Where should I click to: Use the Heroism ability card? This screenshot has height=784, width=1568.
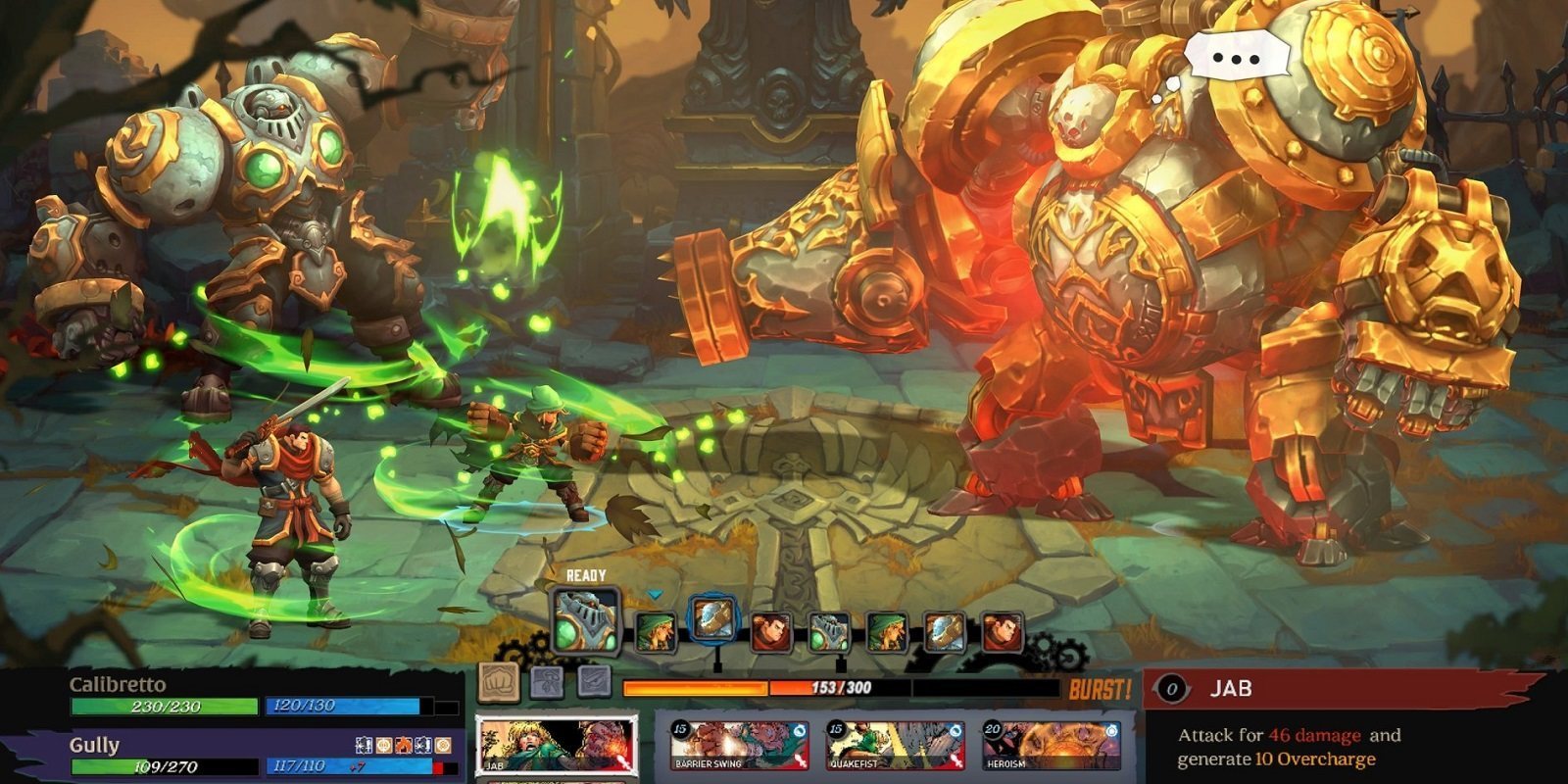1052,746
